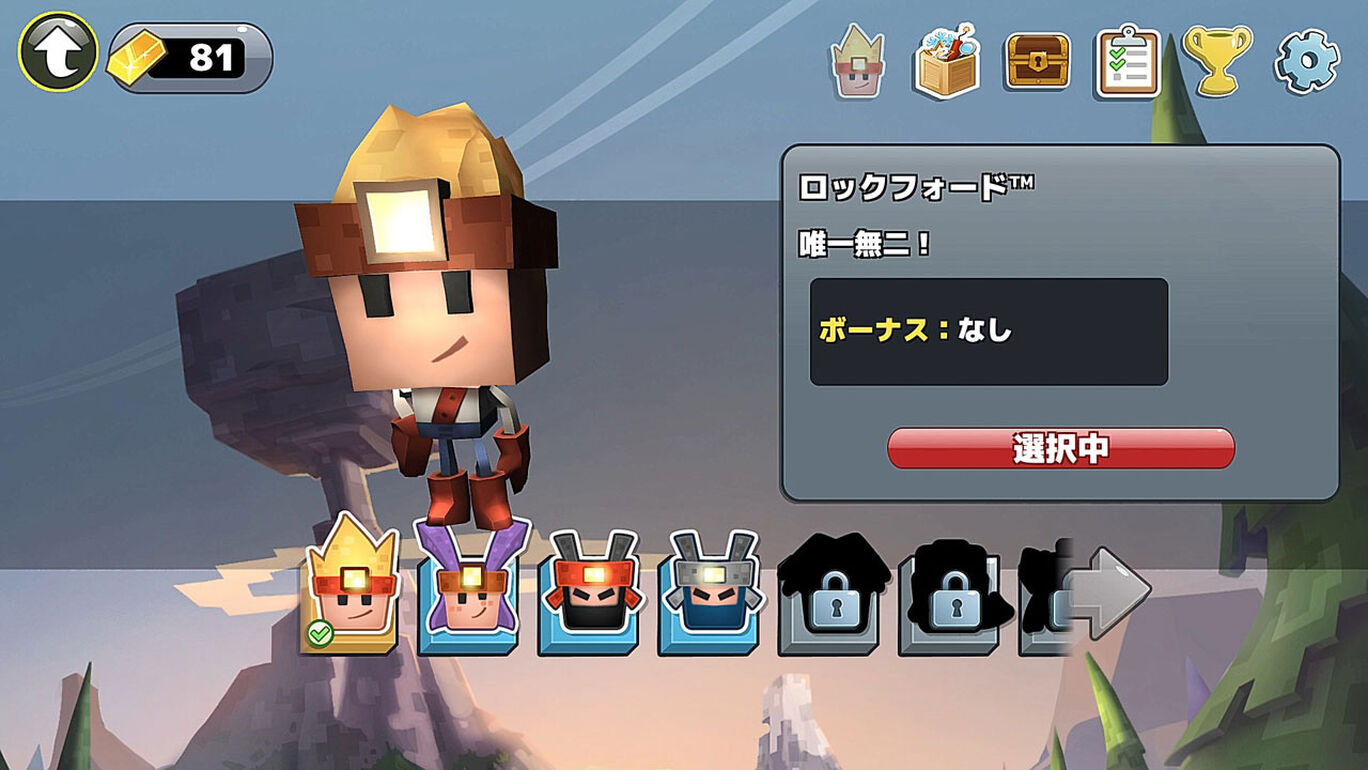Open the character select icon

(857, 61)
